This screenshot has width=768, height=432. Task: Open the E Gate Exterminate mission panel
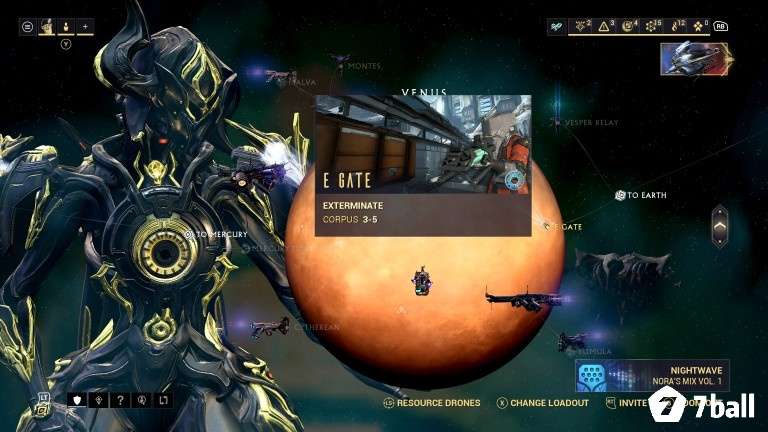coord(422,165)
